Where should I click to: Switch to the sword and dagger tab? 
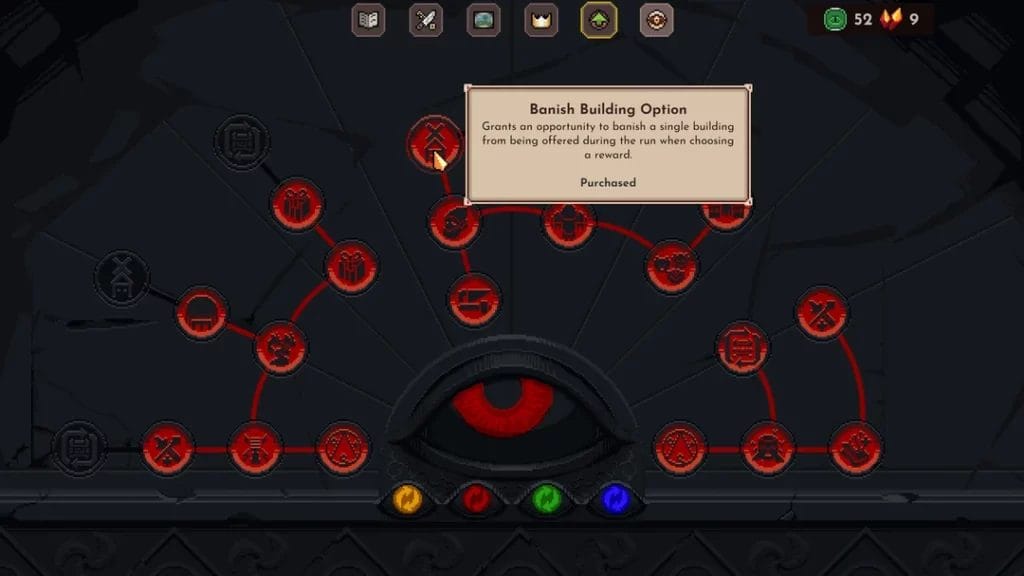coord(426,20)
